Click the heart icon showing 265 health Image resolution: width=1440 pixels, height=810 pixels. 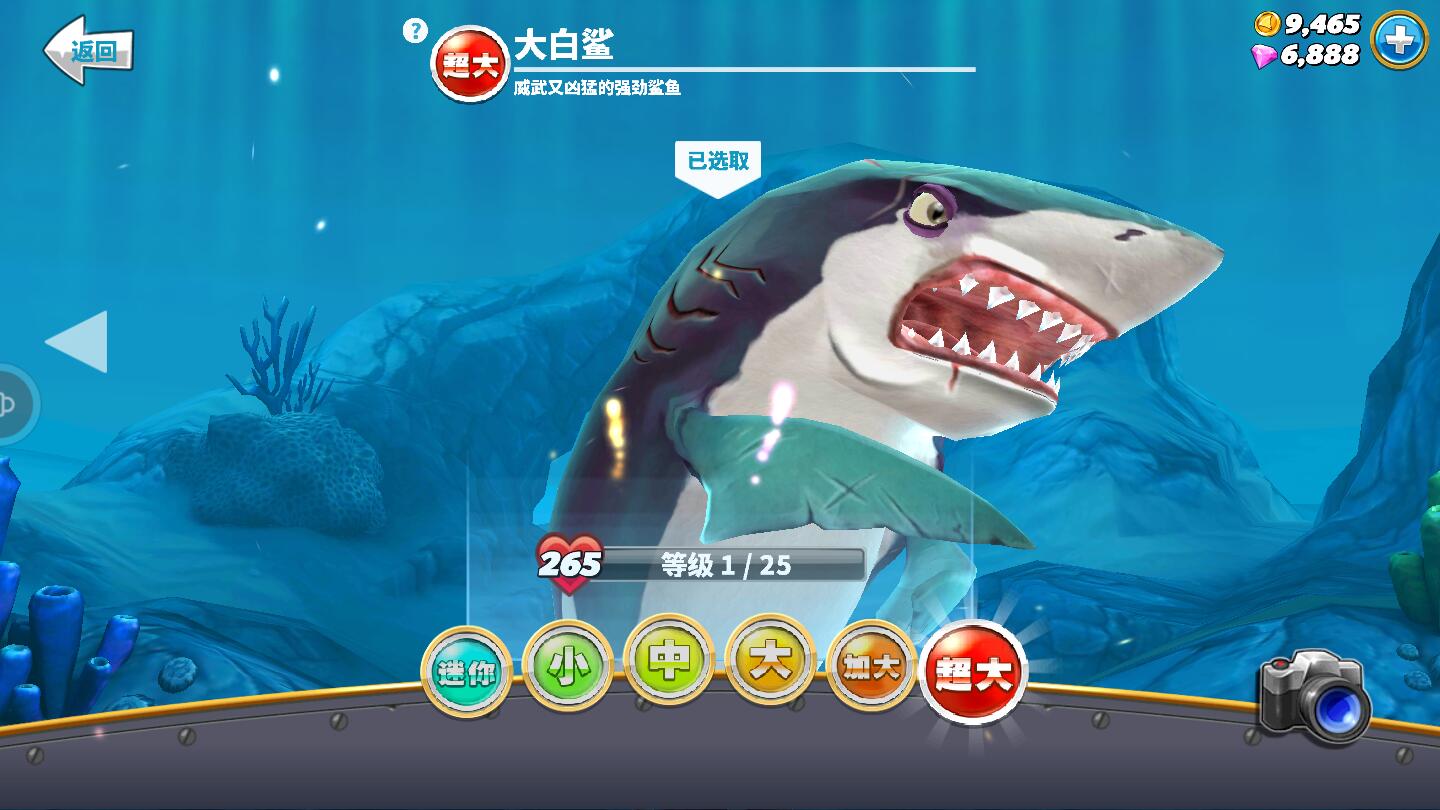tap(570, 566)
